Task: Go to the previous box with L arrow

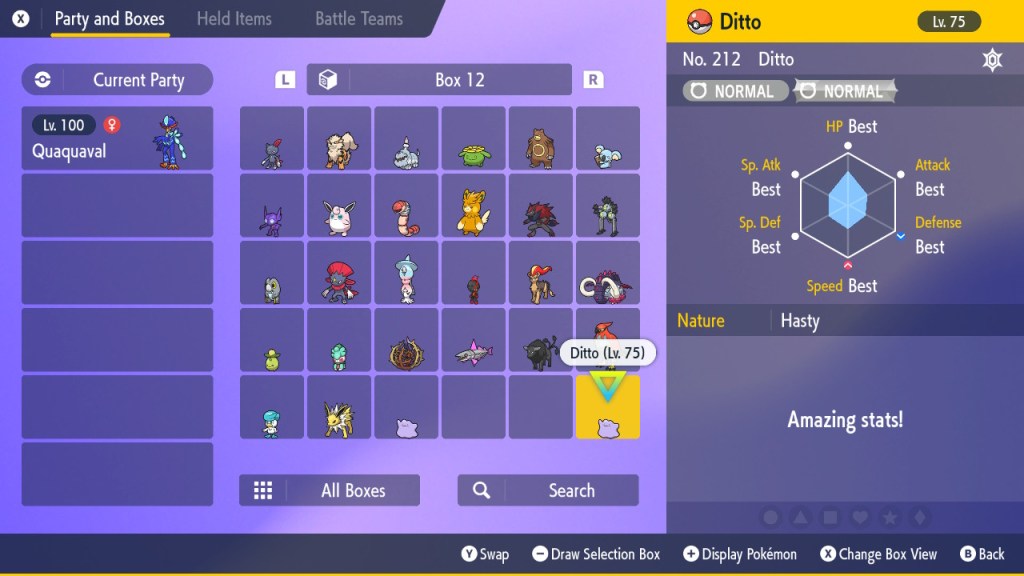Action: pos(286,80)
